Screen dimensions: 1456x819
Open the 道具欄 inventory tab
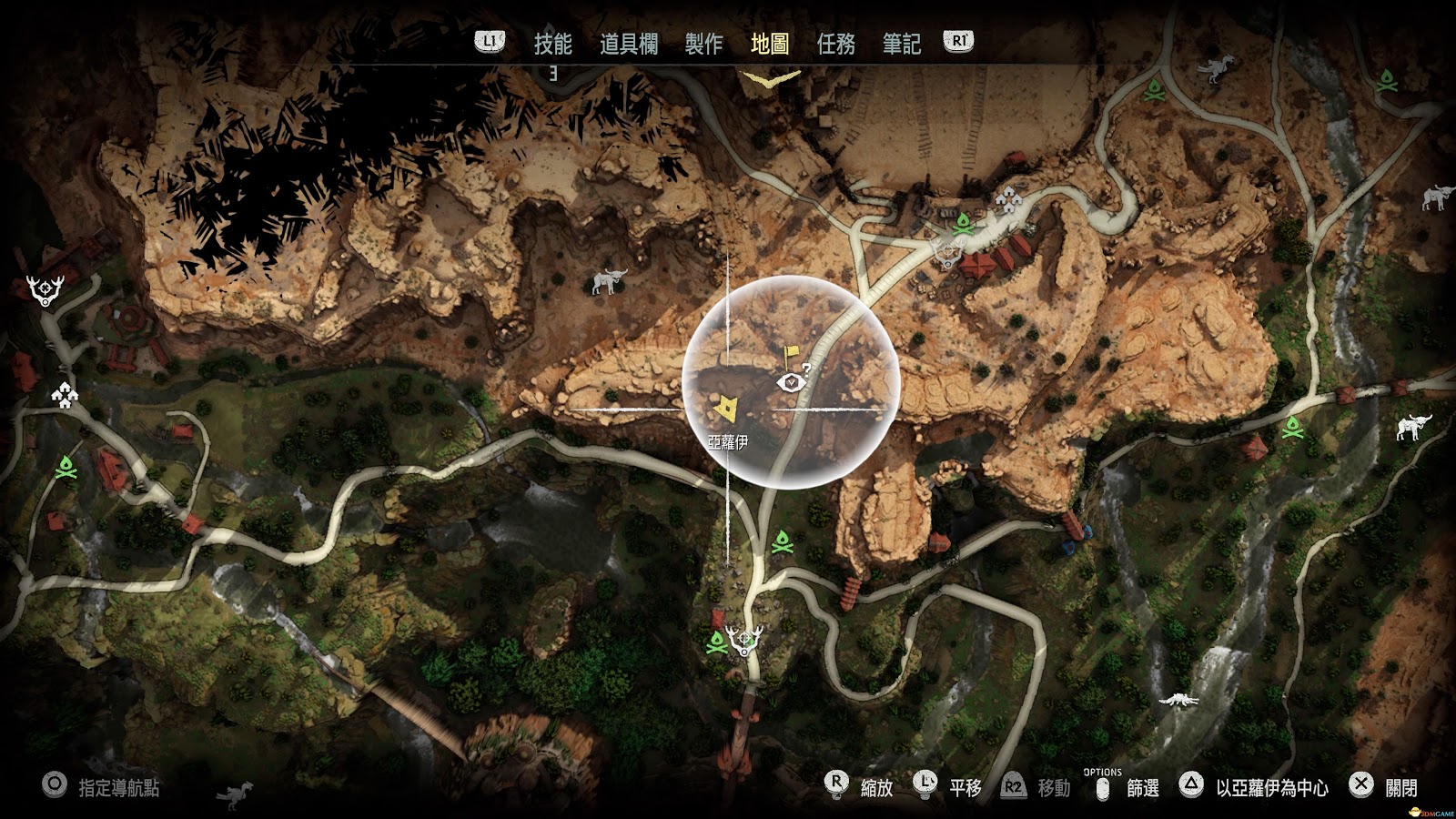pyautogui.click(x=628, y=44)
